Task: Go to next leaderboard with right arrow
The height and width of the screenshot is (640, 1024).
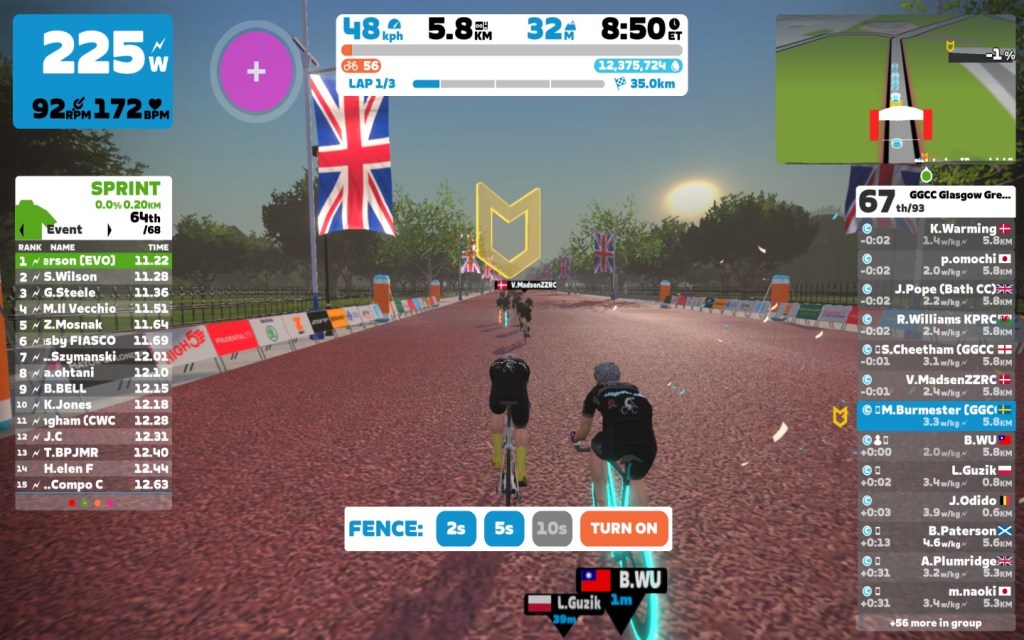Action: [108, 229]
